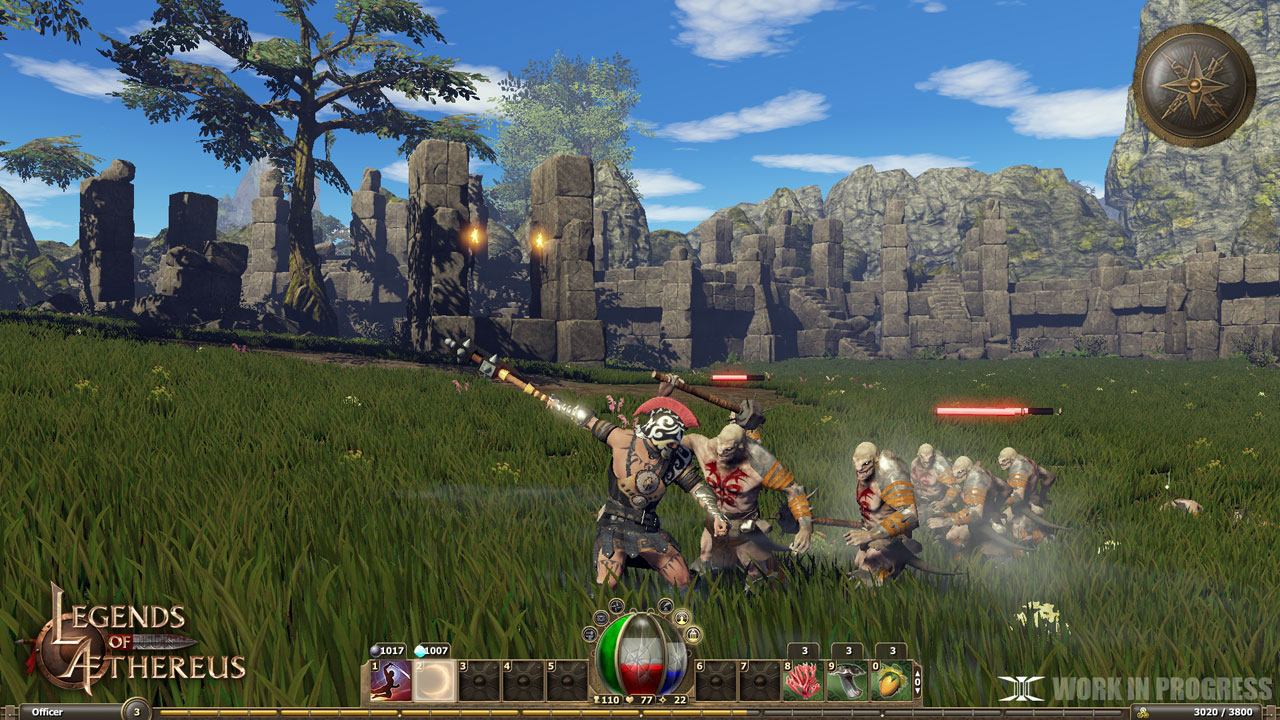Click the signpost round button beside the orb
The image size is (1280, 720).
point(589,634)
